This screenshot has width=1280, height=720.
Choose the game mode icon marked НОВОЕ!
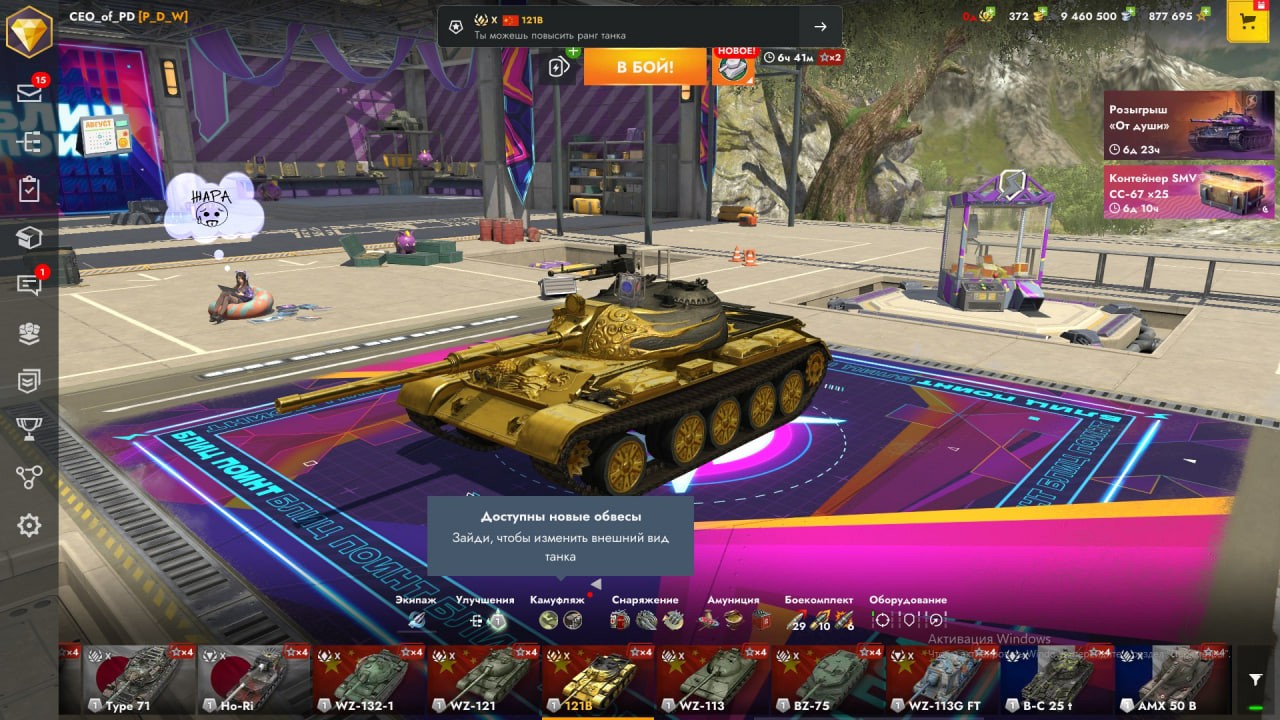tap(733, 66)
